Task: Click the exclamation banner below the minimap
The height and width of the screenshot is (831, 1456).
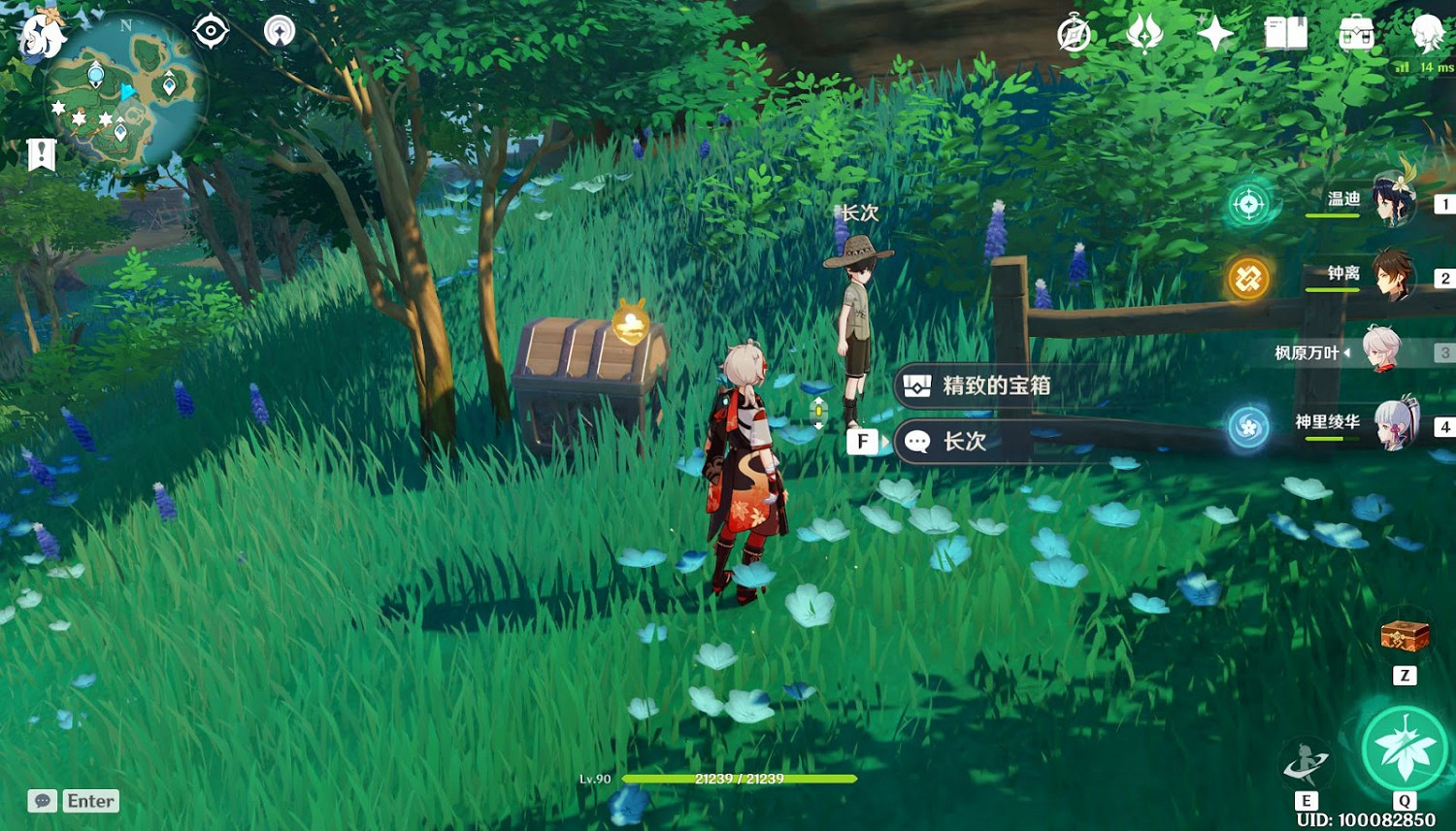Action: point(40,151)
